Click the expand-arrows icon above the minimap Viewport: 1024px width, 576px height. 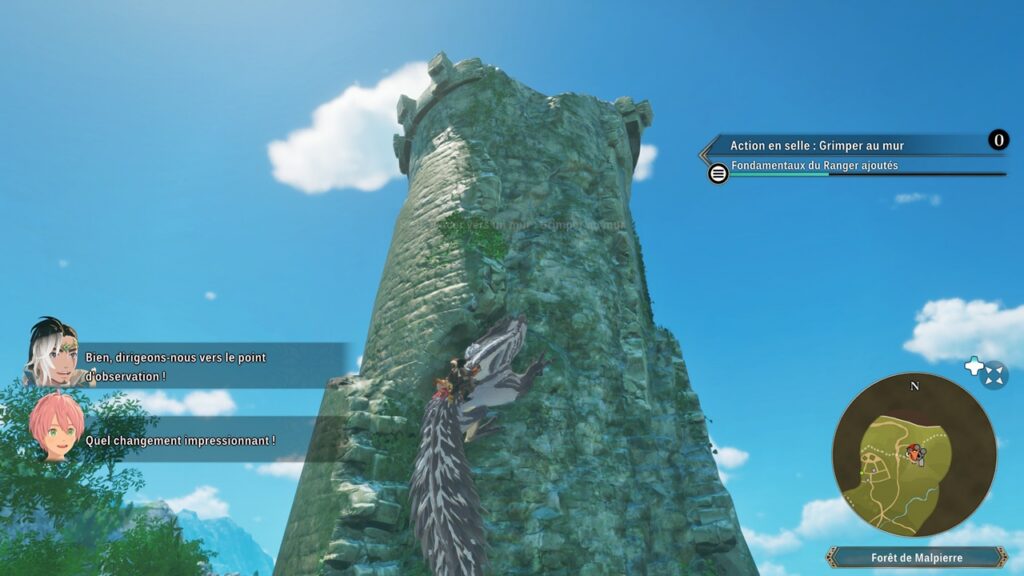point(993,376)
